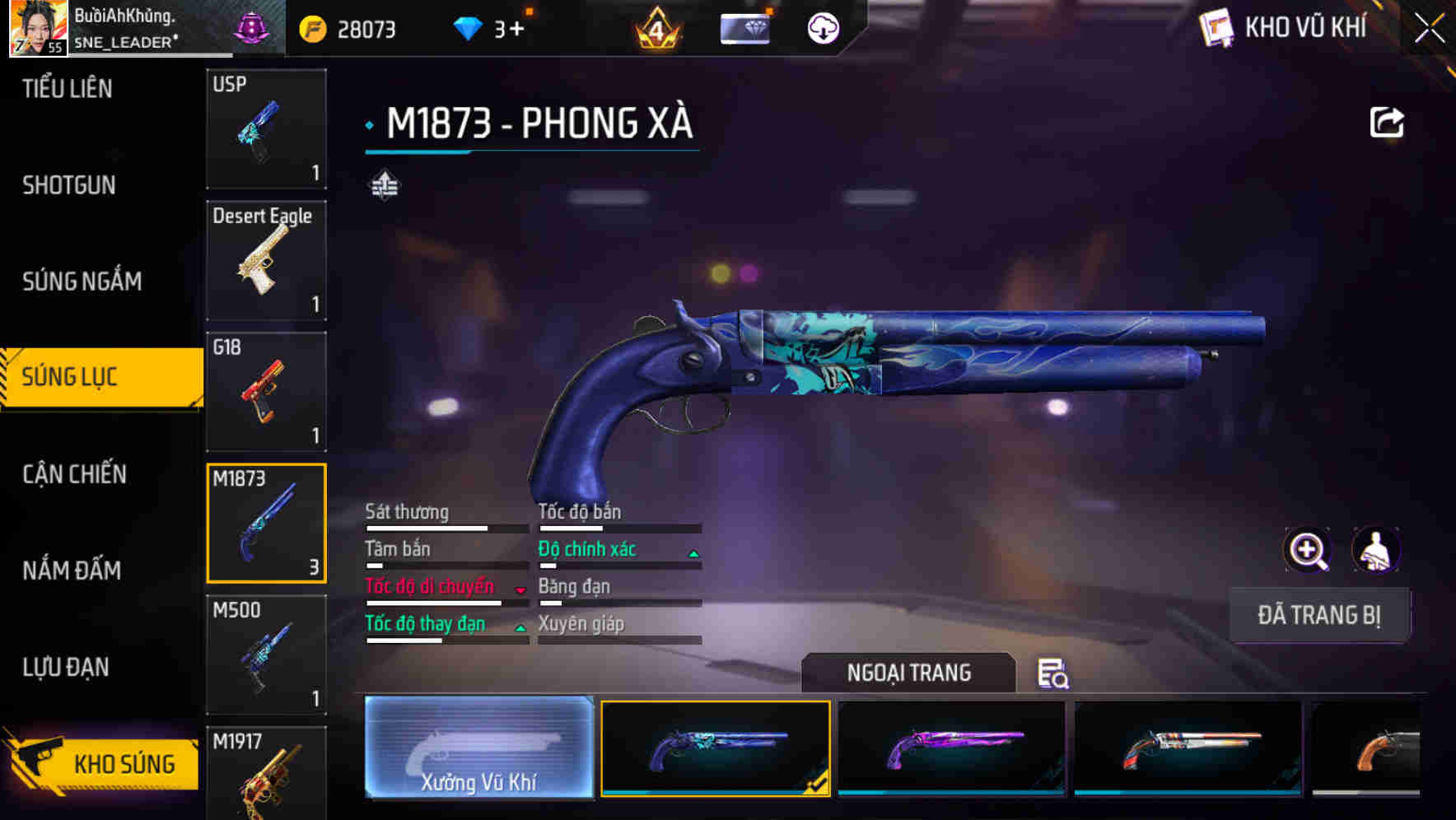This screenshot has width=1456, height=820.
Task: Open the Xưởng Vũ Khí thumbnail
Action: [478, 751]
